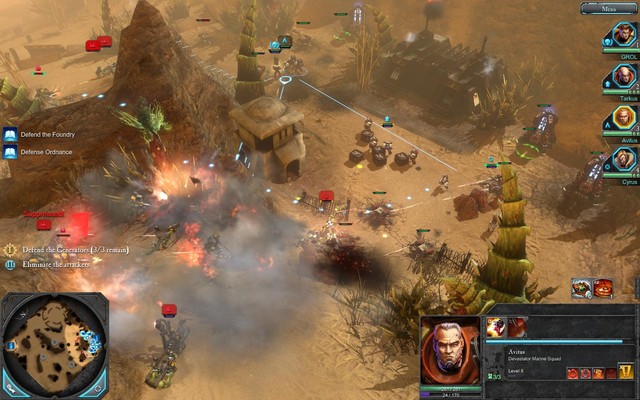
Task: Click the gold-framed icon in the unit panel
Action: [x=625, y=371]
